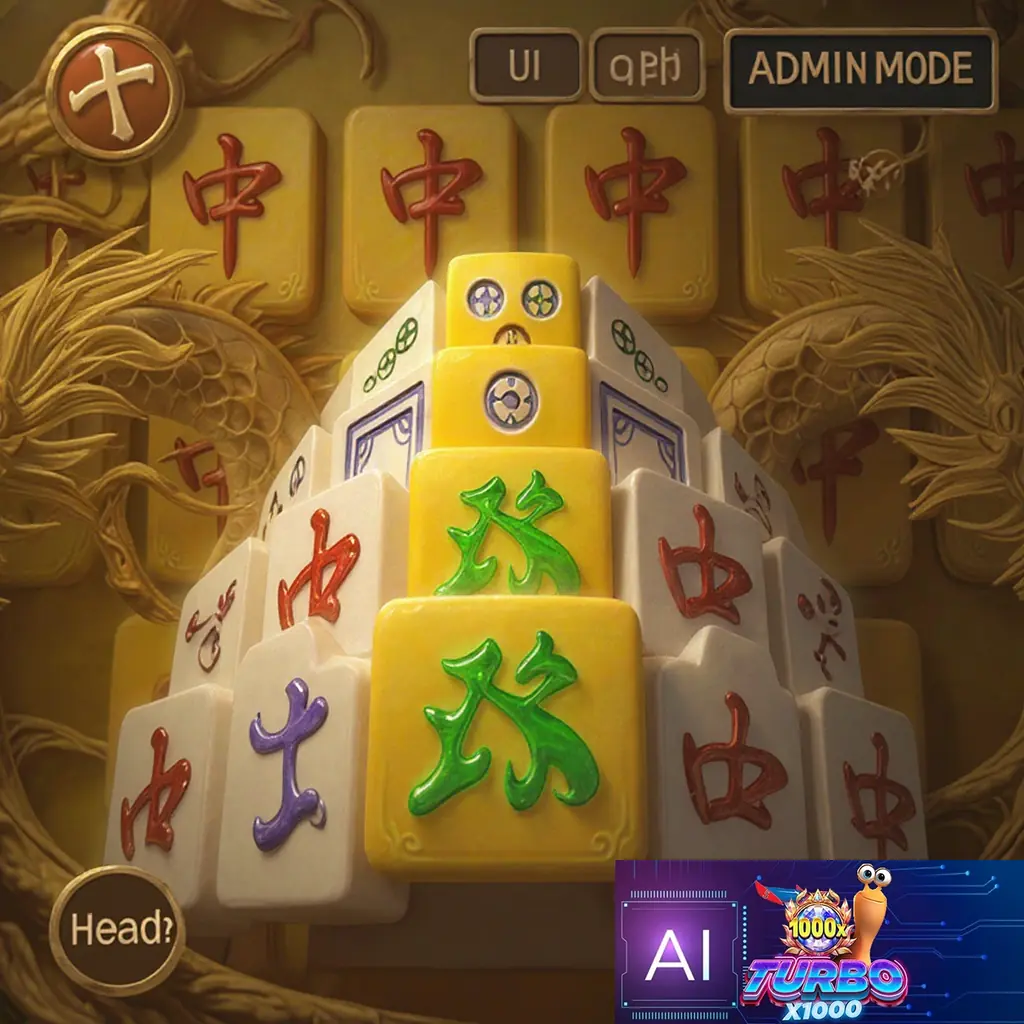Select the UI button

[525, 66]
